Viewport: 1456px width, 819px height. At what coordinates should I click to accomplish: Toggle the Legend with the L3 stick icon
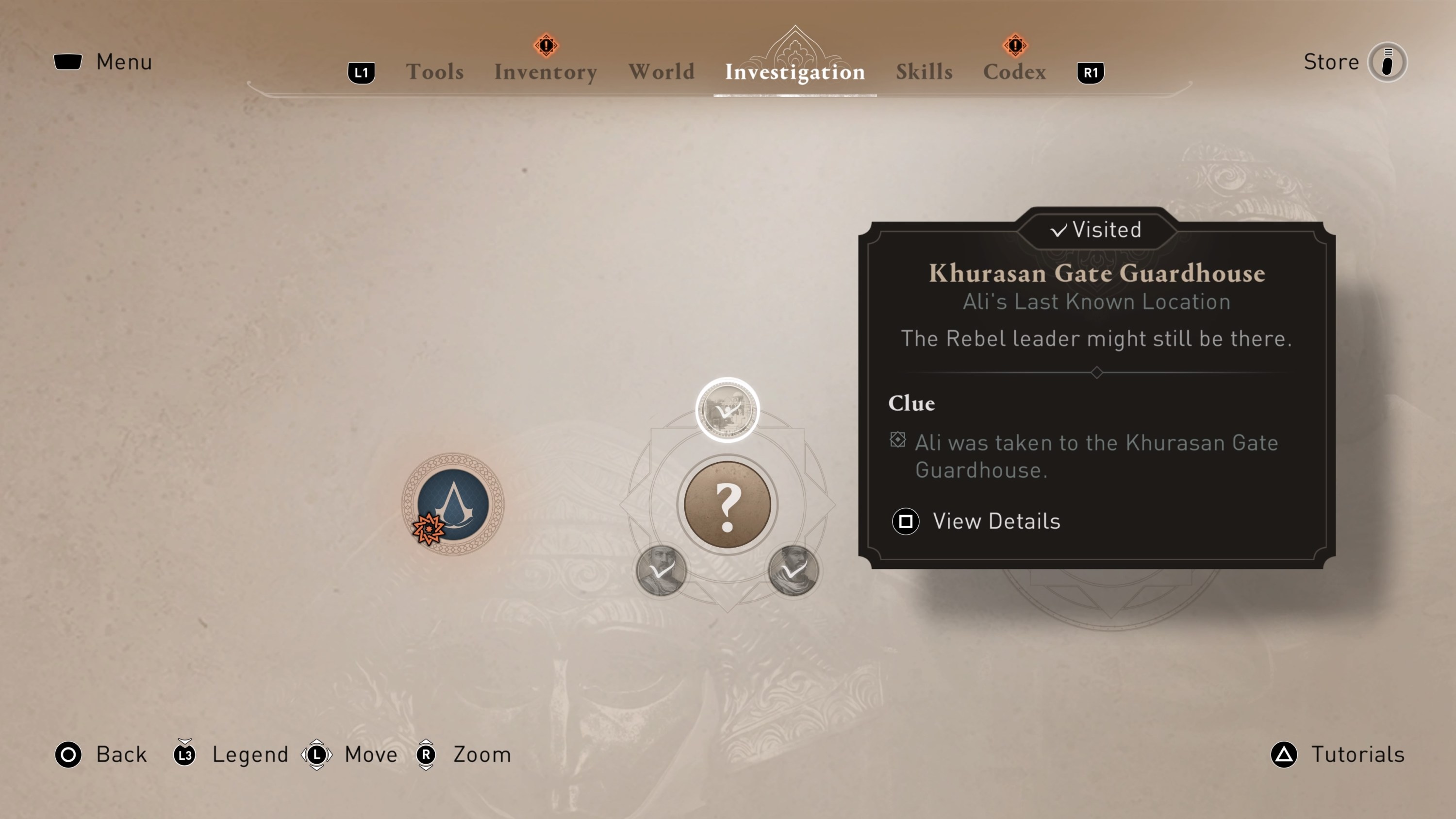(x=183, y=754)
